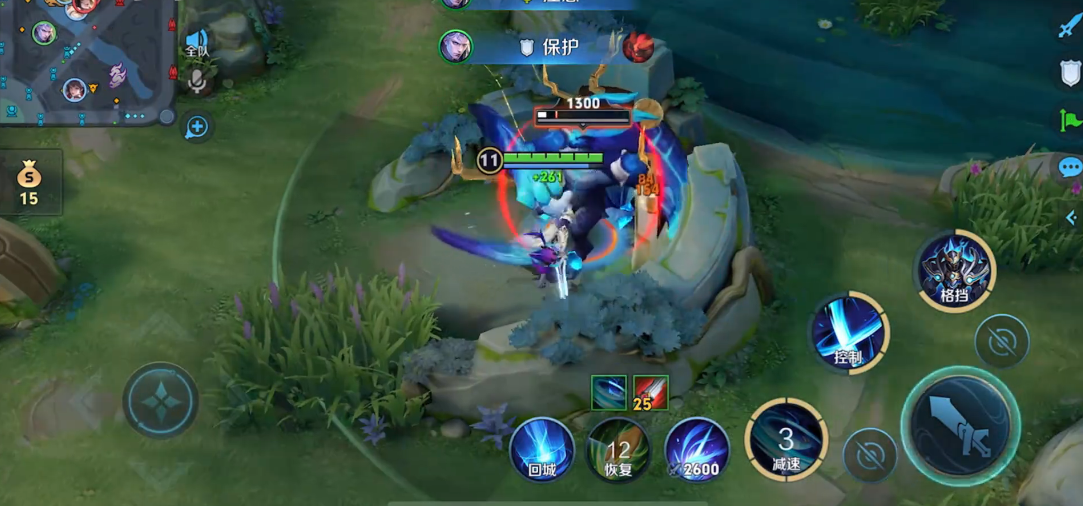Tap the movement joystick center
Image resolution: width=1083 pixels, height=506 pixels.
tap(160, 399)
